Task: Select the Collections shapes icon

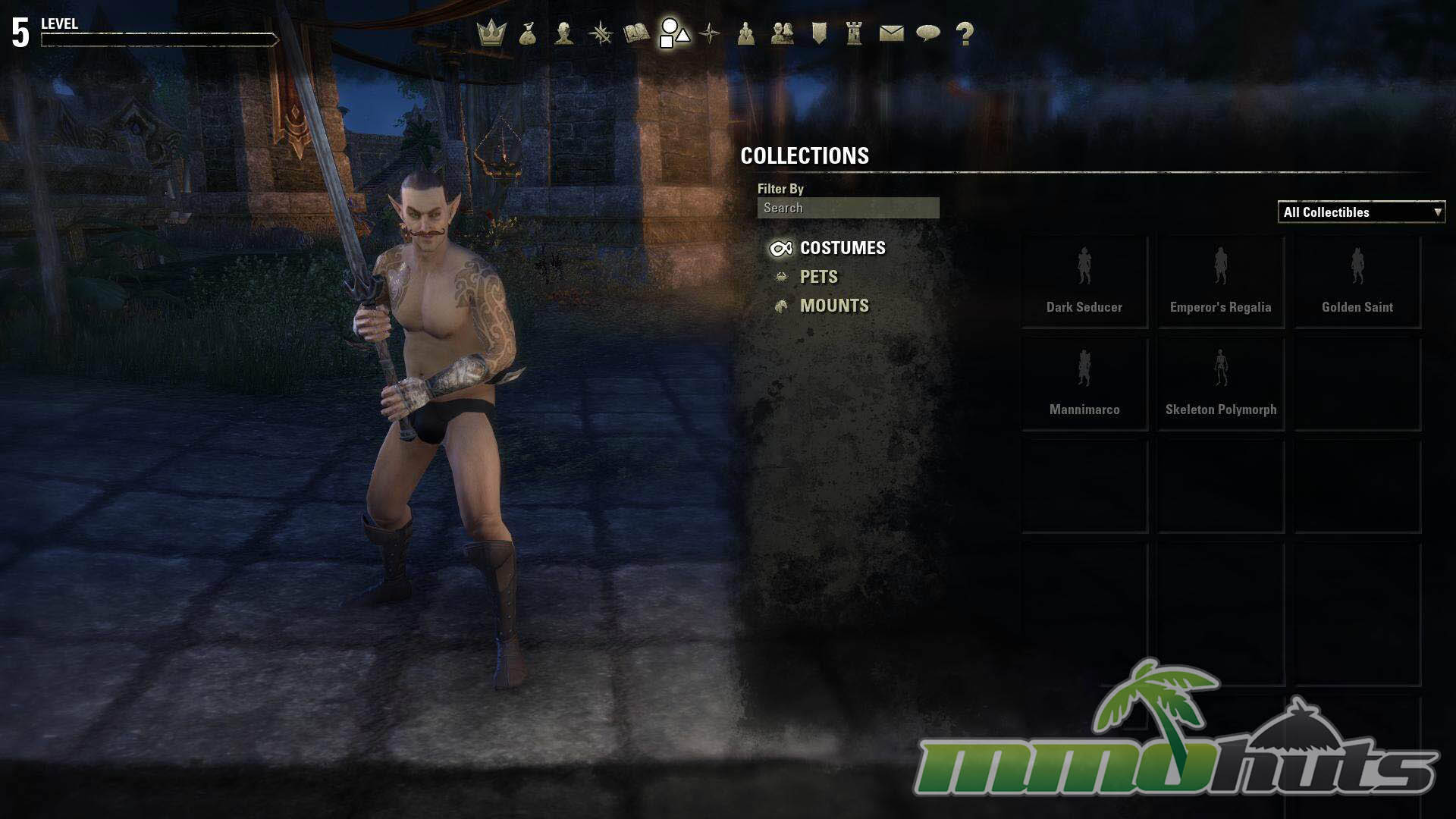Action: (x=674, y=33)
